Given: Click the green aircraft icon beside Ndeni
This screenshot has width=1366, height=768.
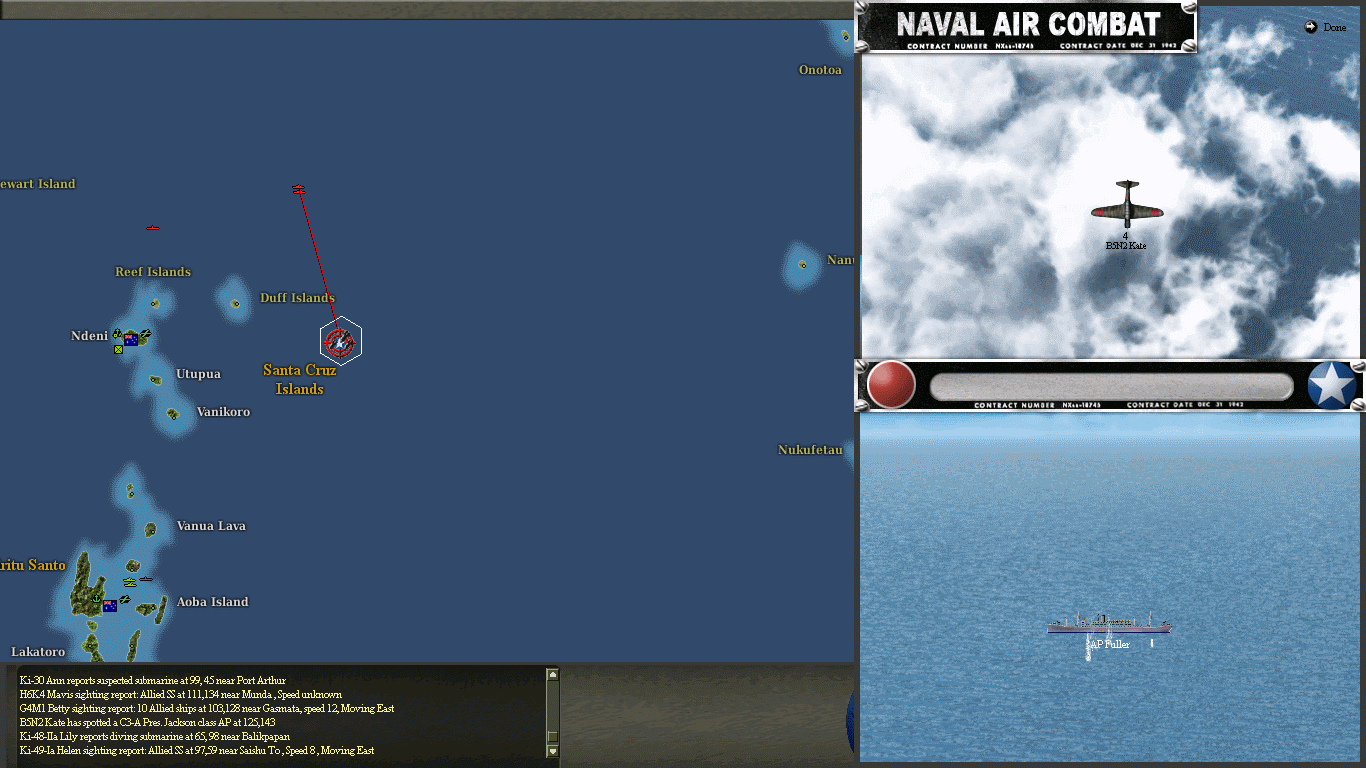Looking at the screenshot, I should pos(146,333).
